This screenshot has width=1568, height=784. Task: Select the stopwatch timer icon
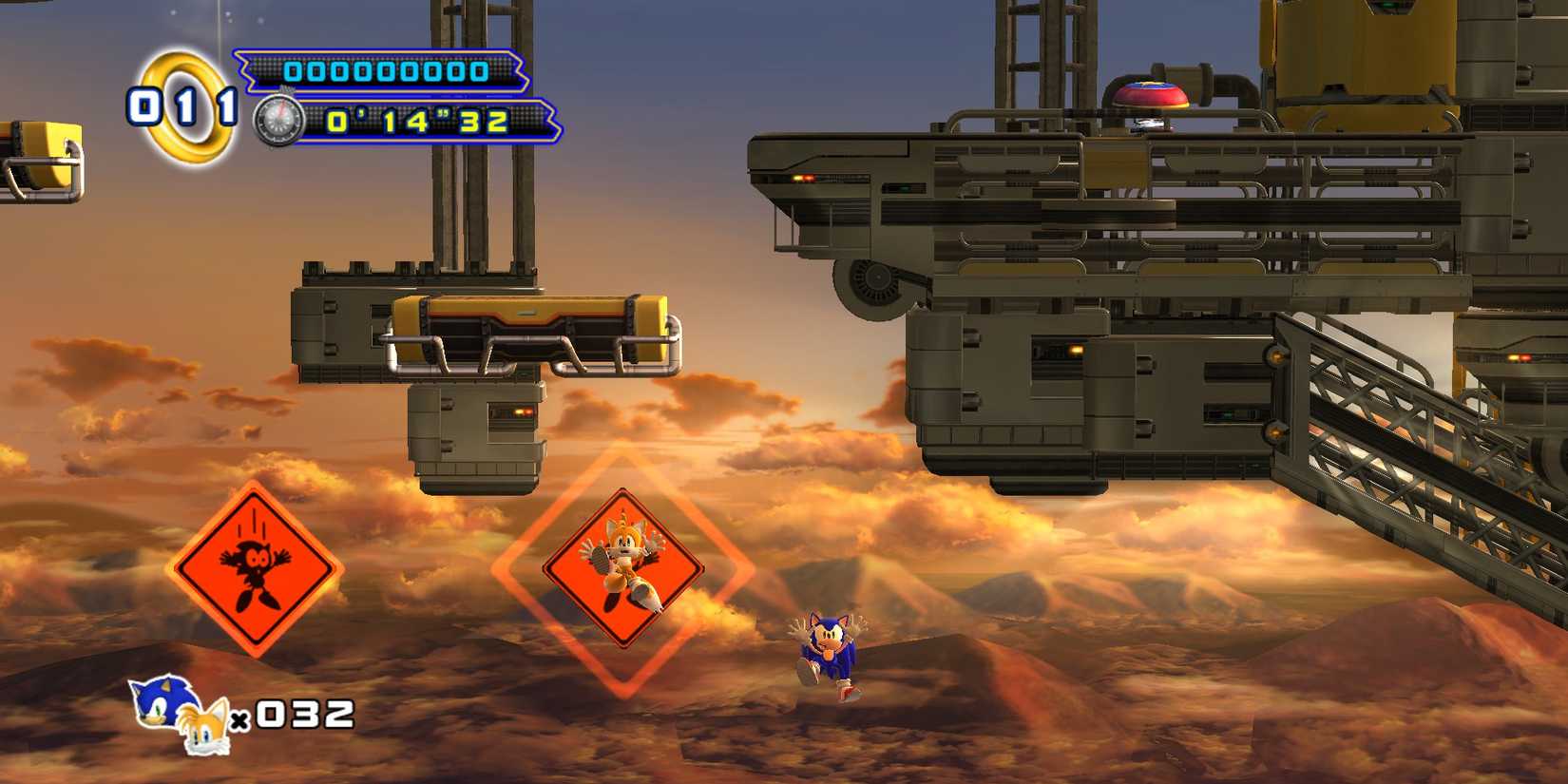280,122
